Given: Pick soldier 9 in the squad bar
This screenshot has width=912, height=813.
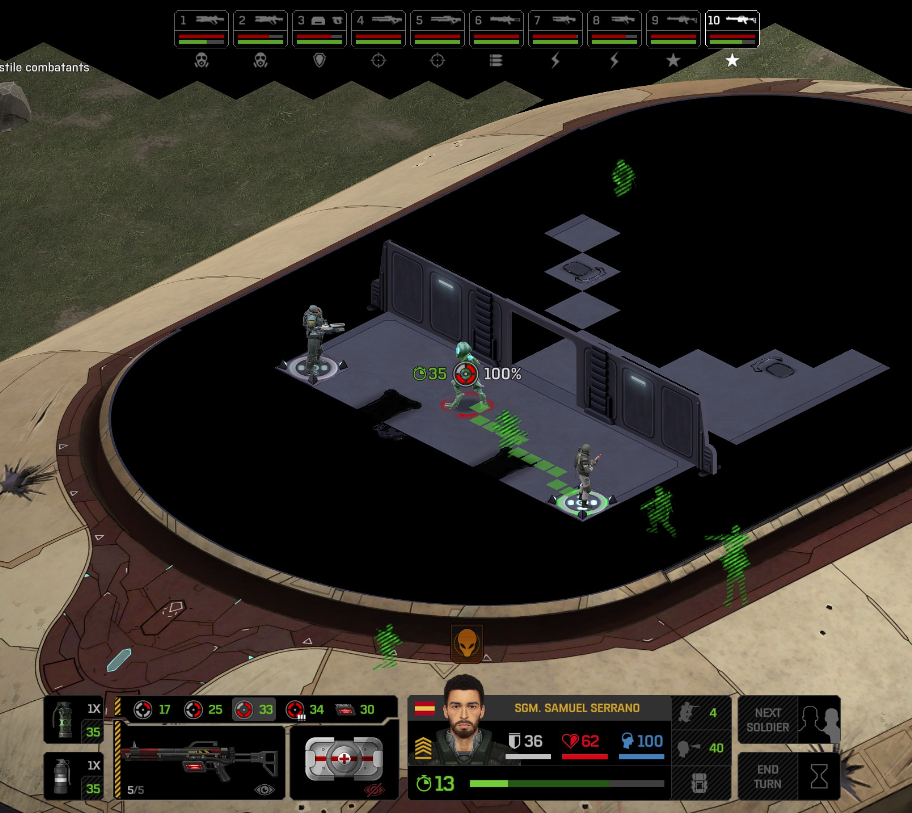Looking at the screenshot, I should point(673,29).
